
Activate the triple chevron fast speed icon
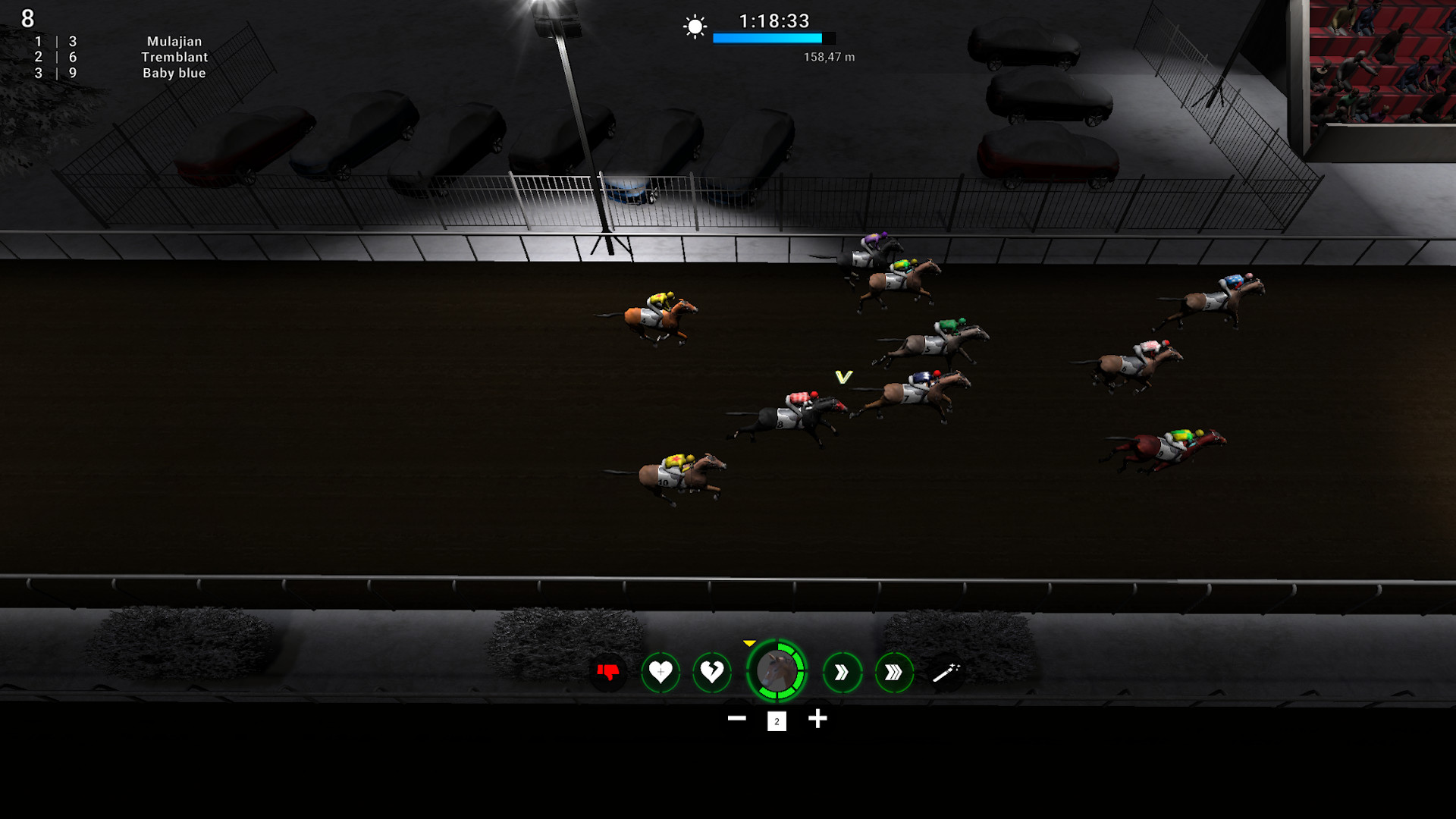click(893, 671)
